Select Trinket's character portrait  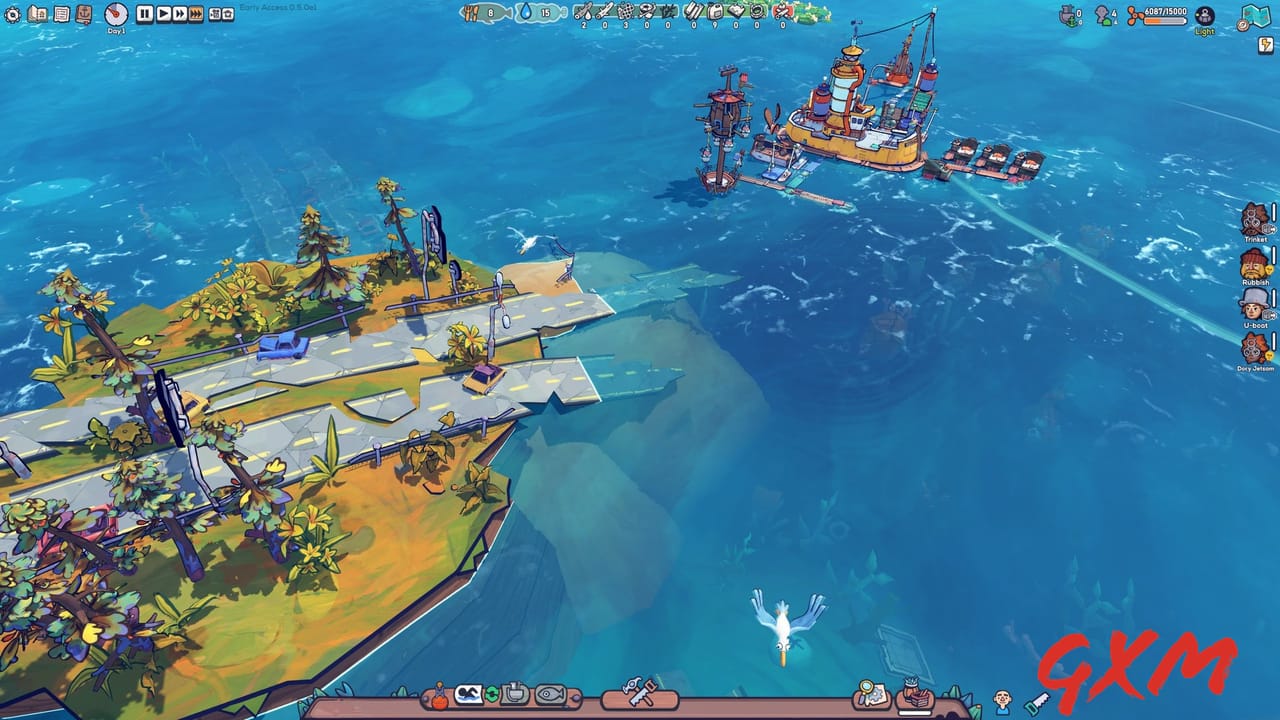(1253, 218)
